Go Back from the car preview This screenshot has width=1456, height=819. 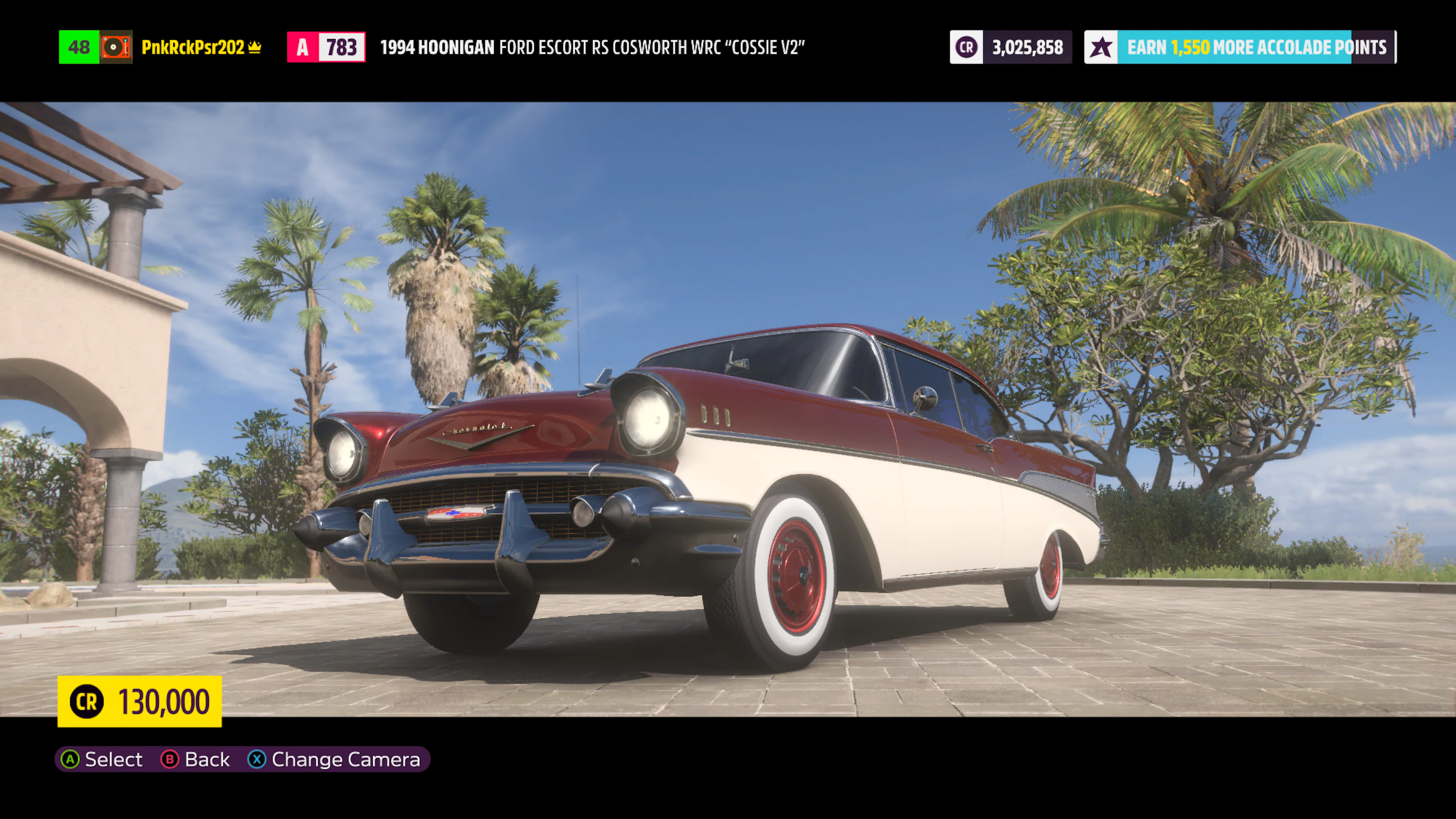tap(196, 759)
